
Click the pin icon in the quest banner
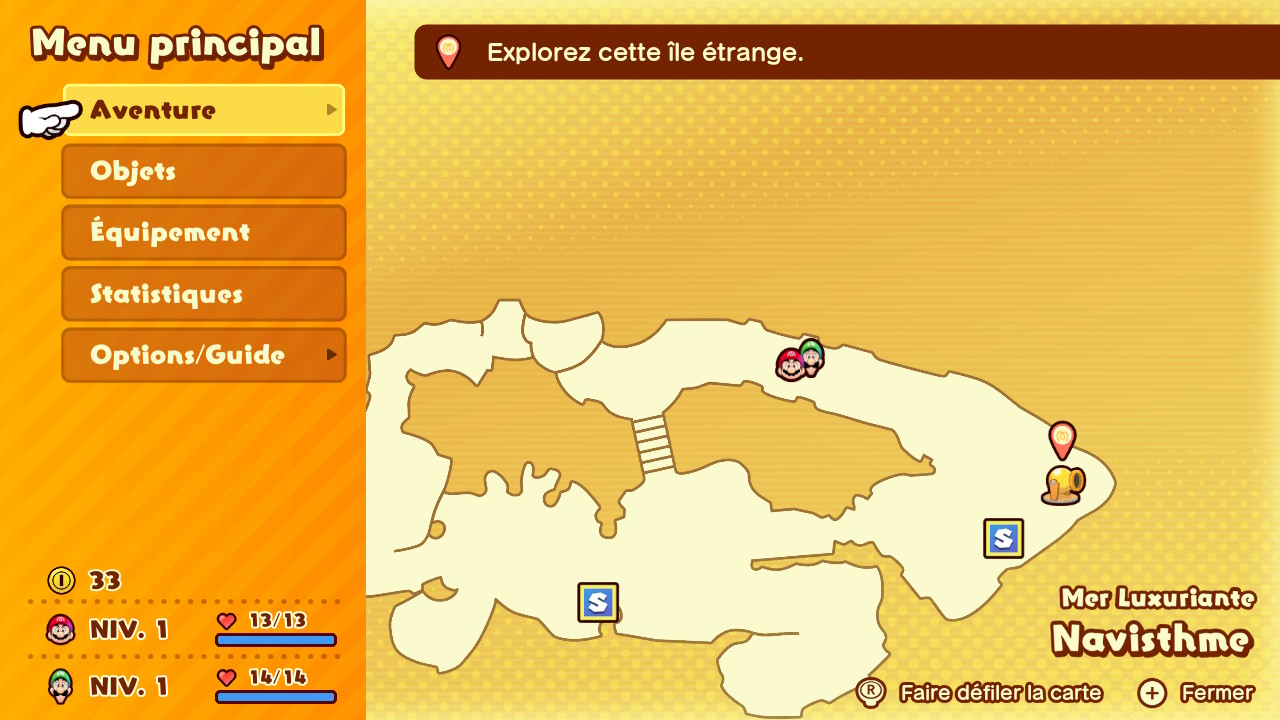(446, 51)
